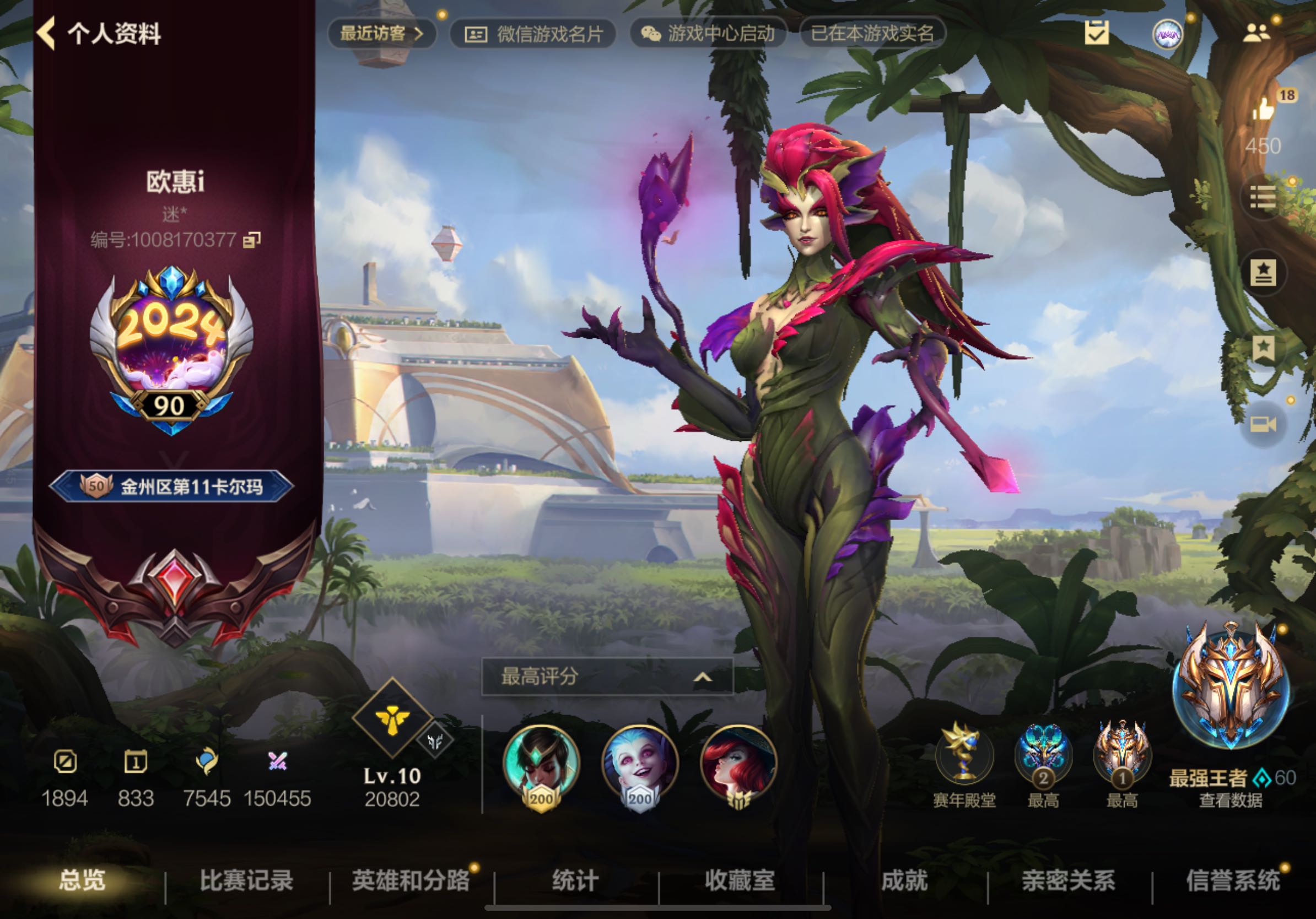Open the friends icon at top right
Screen dimensions: 1316x919
pyautogui.click(x=1256, y=33)
